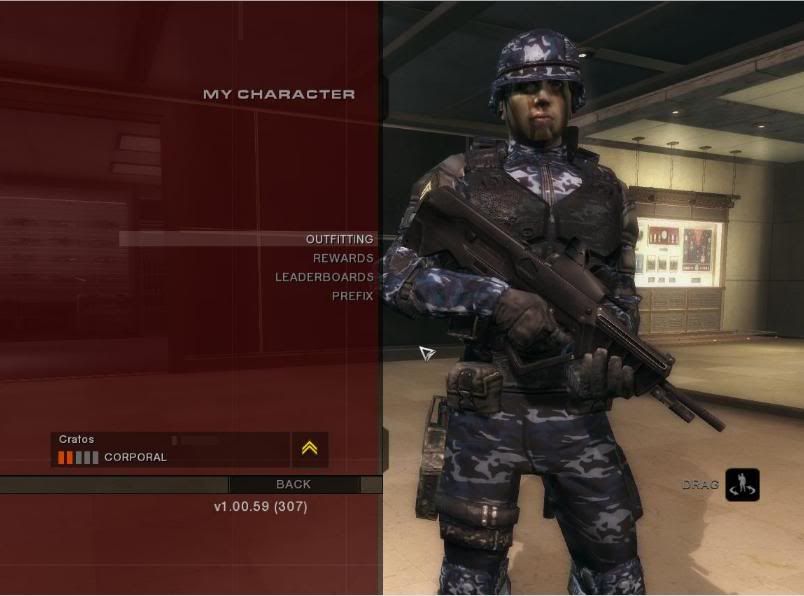Screen dimensions: 804x596
Task: Open the Outfitting menu
Action: 339,239
